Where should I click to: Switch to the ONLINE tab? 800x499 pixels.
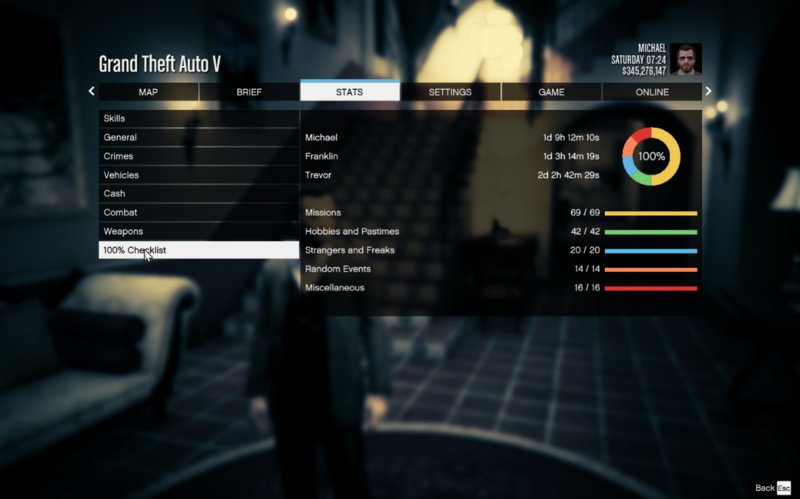(x=652, y=92)
